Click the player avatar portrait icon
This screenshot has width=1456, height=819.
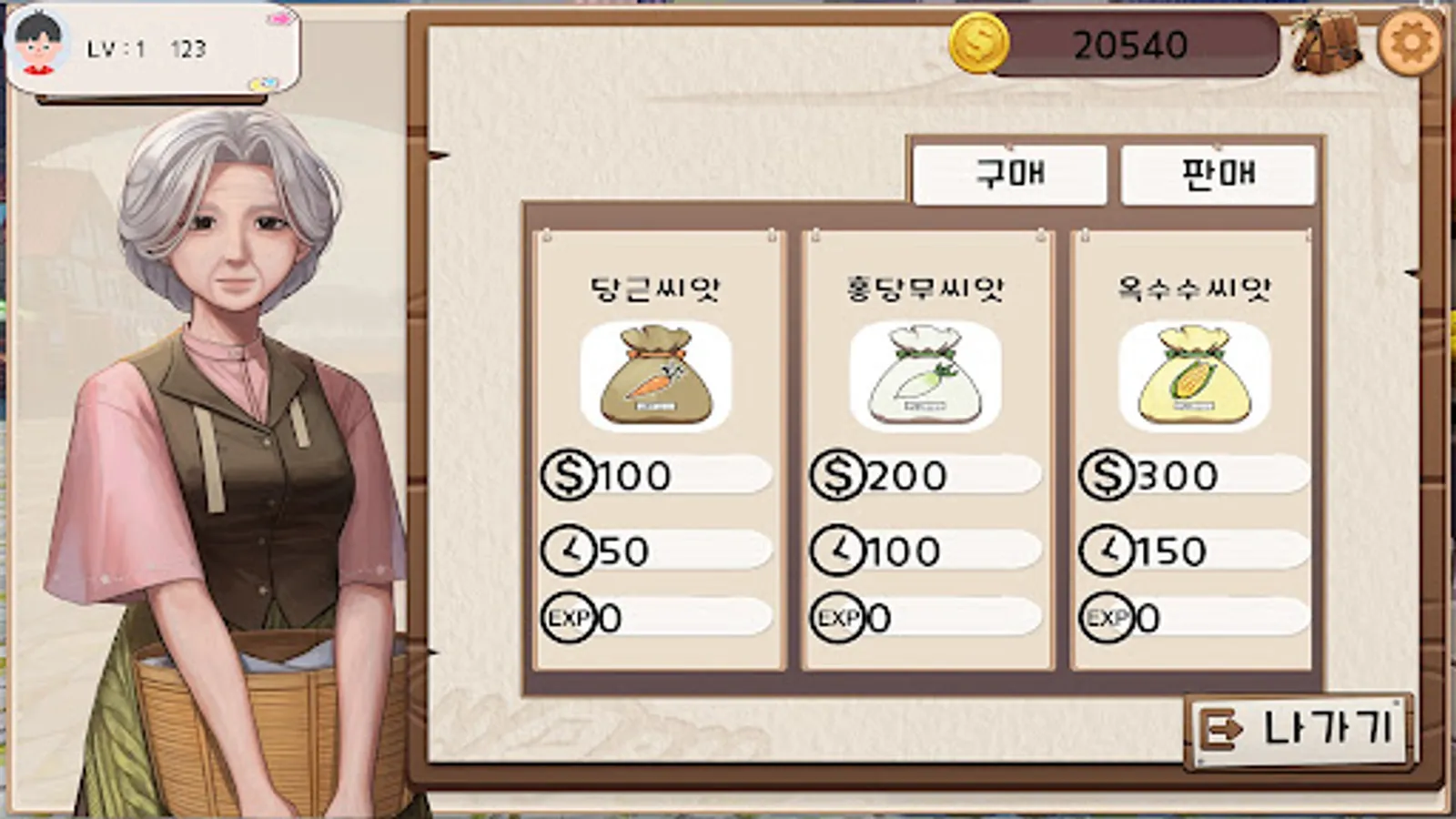tap(38, 42)
